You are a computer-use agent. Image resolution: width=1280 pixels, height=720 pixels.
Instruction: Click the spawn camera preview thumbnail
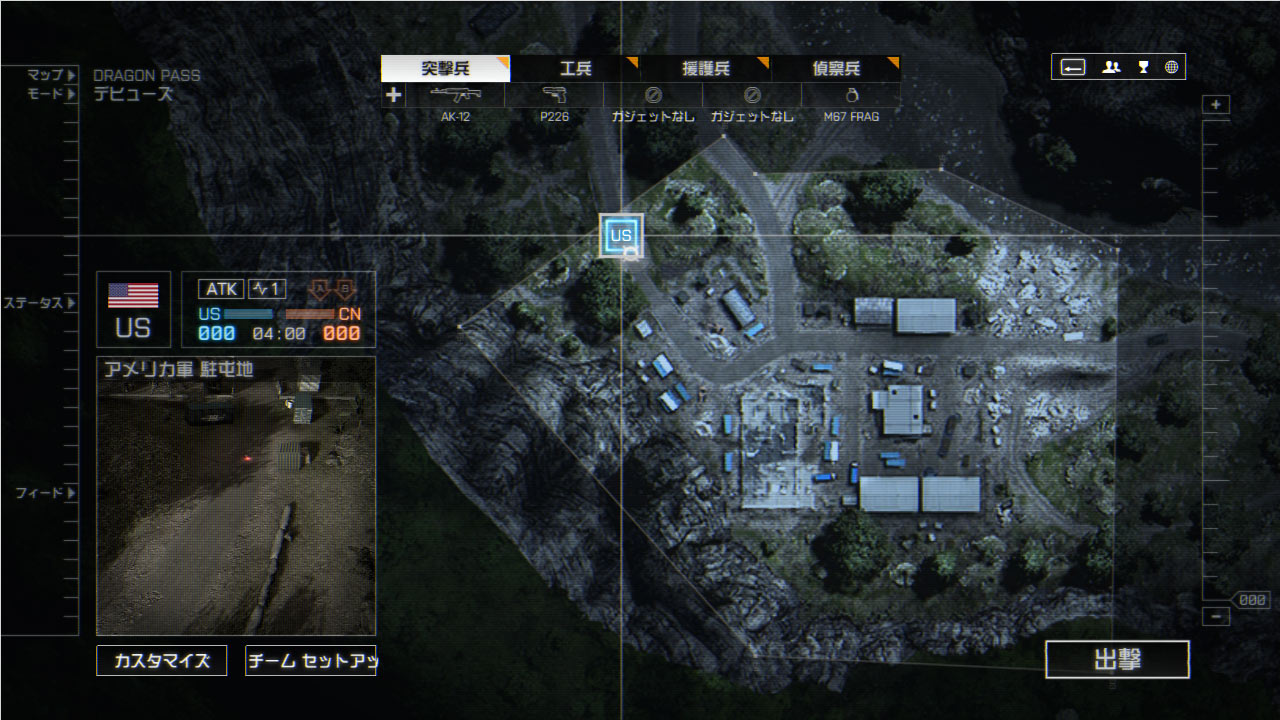coord(236,496)
